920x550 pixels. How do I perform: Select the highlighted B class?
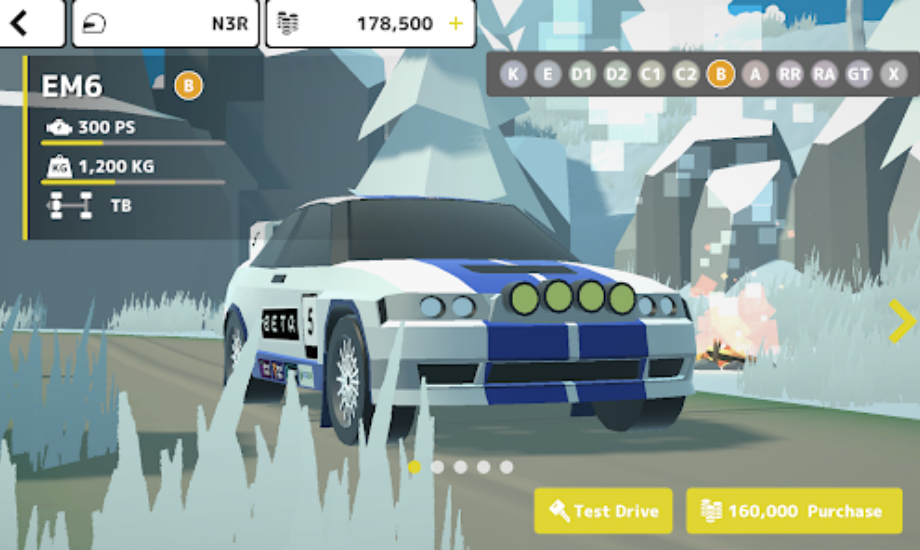720,74
